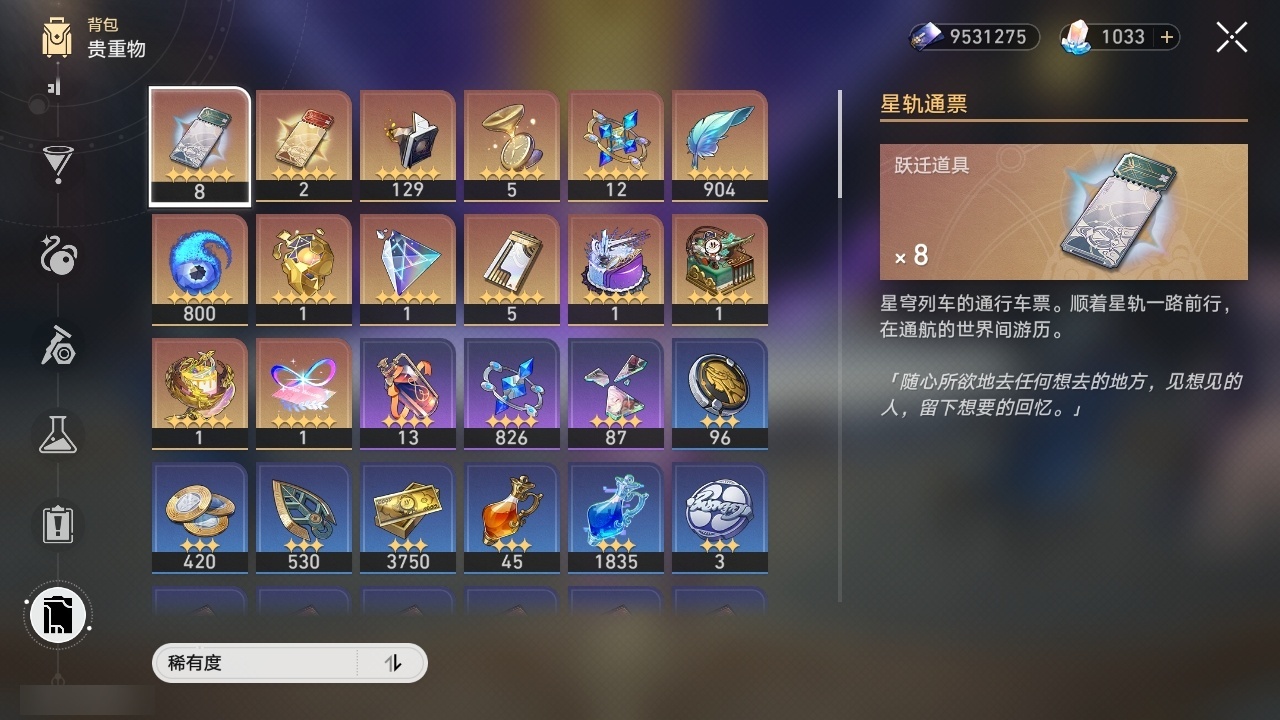Select the book item with count 129
Image resolution: width=1280 pixels, height=720 pixels.
point(407,145)
